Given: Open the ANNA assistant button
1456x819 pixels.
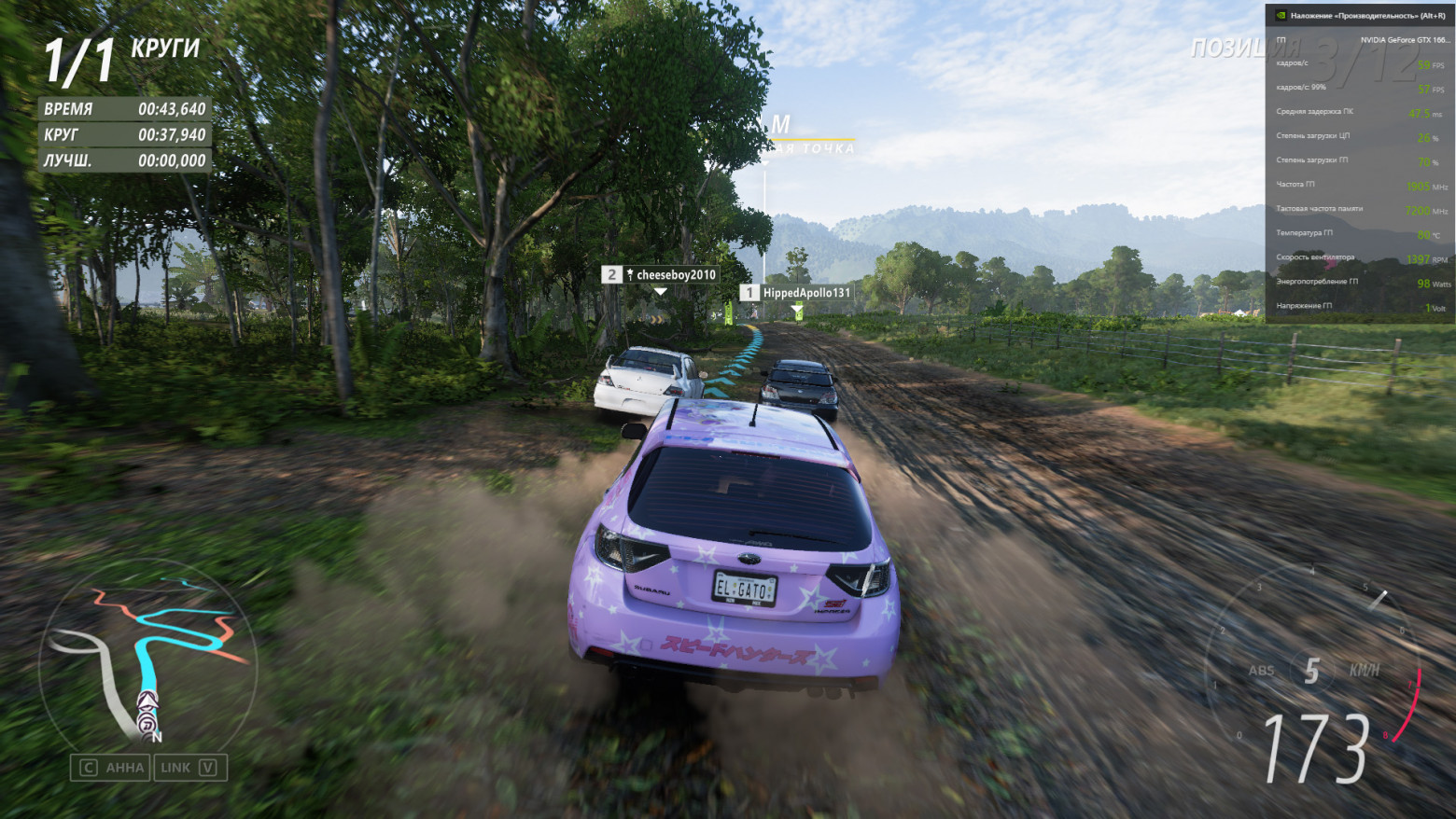Looking at the screenshot, I should pos(112,768).
